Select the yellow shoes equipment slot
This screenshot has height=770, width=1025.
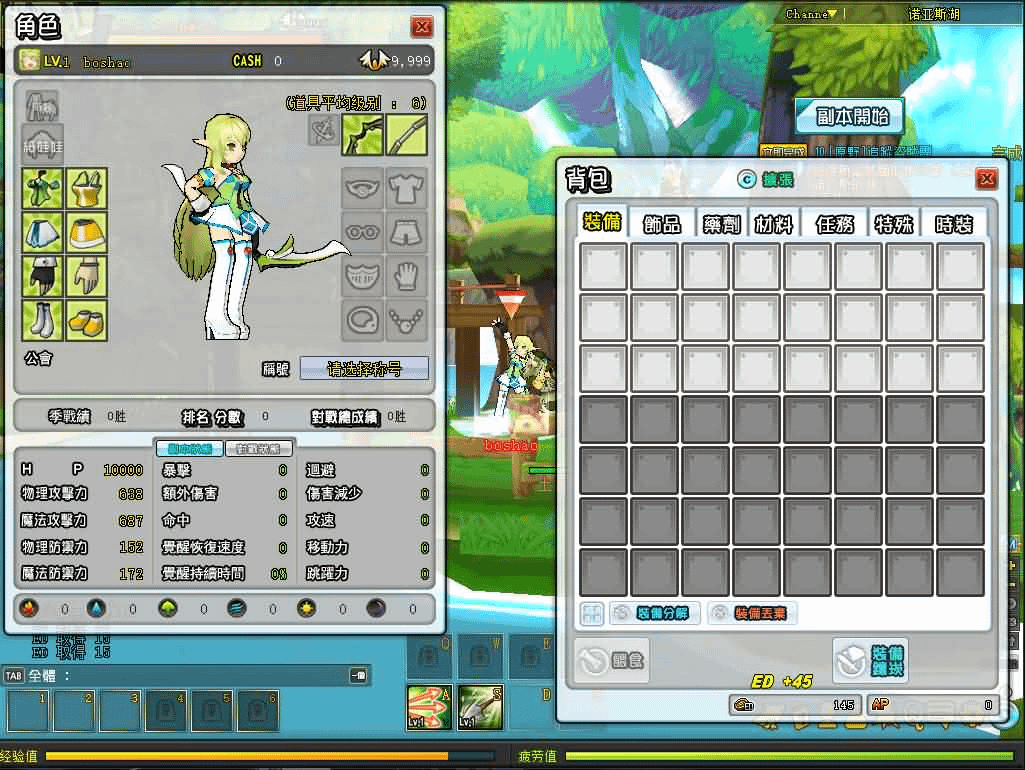[86, 321]
